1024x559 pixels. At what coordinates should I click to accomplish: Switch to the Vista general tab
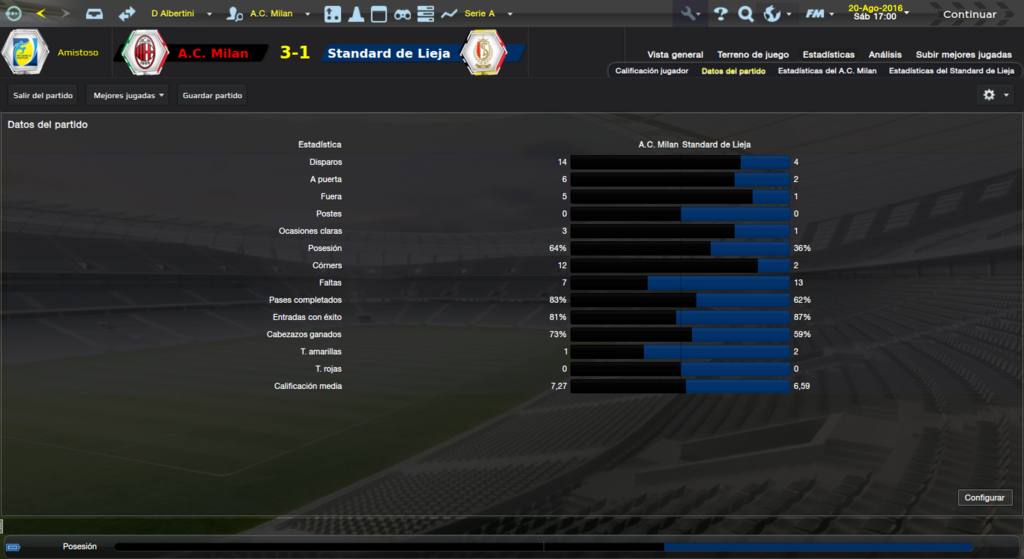click(675, 55)
